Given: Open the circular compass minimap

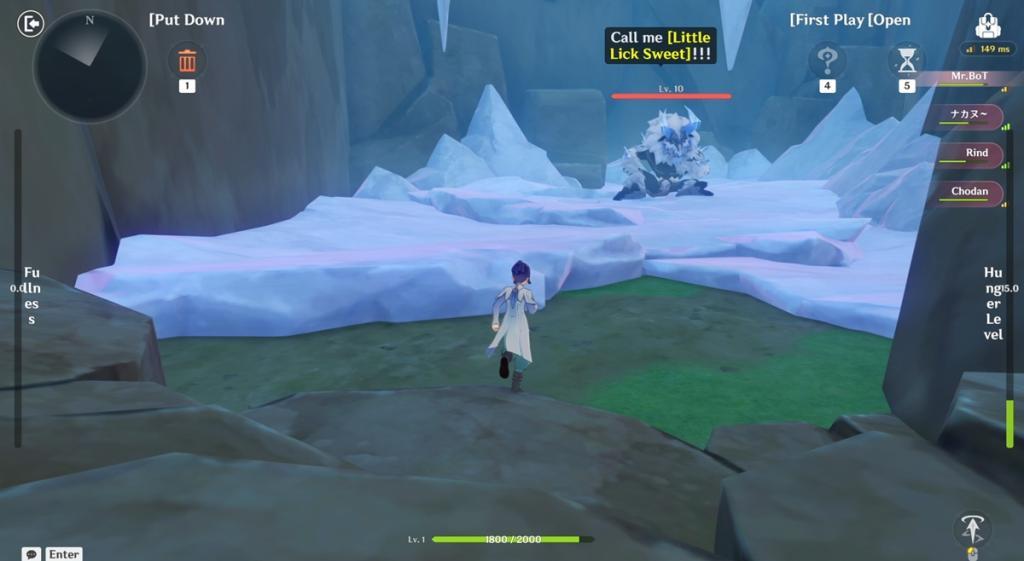Looking at the screenshot, I should pos(89,66).
